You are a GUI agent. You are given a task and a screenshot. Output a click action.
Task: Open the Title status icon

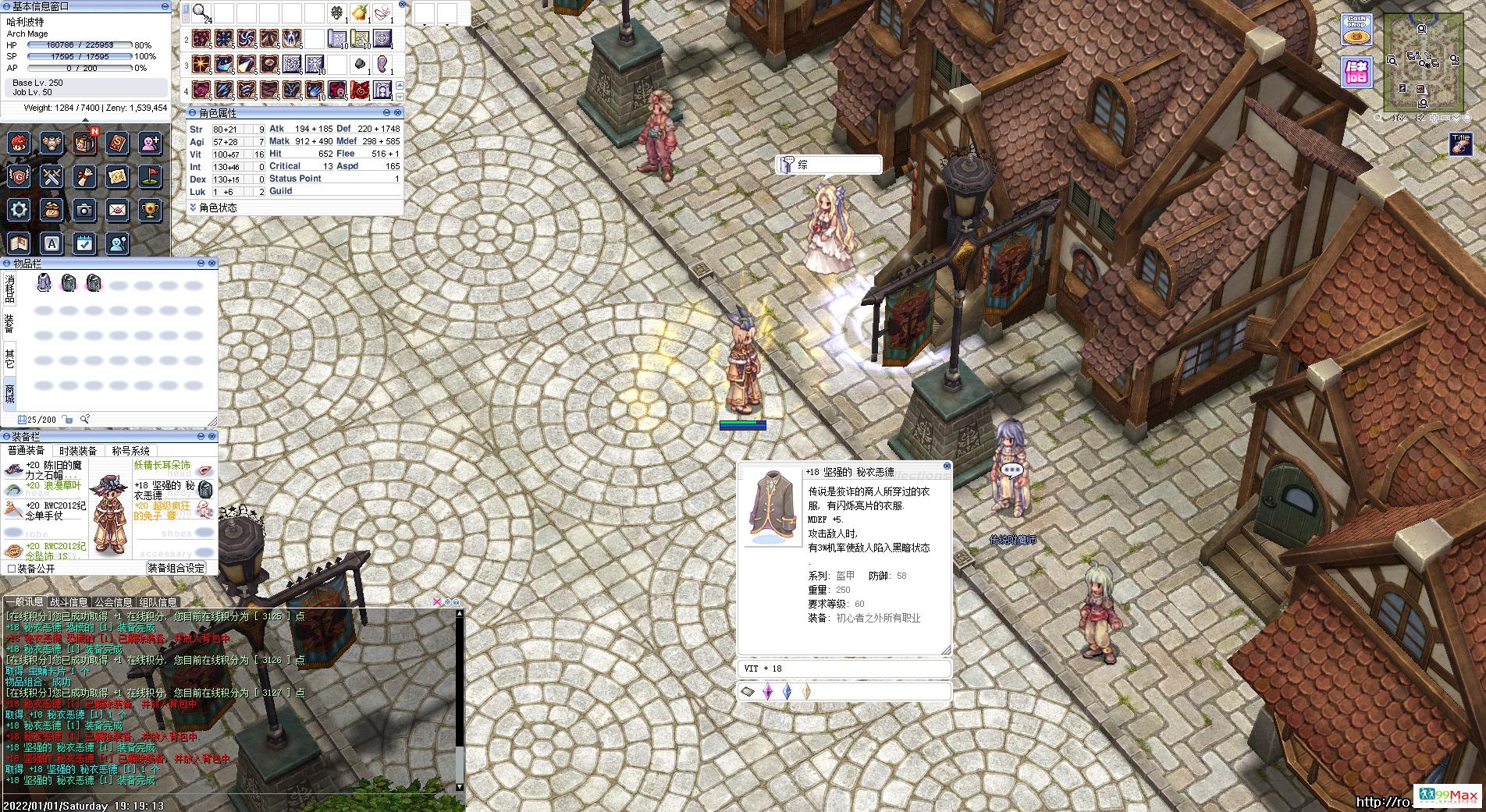[1460, 144]
